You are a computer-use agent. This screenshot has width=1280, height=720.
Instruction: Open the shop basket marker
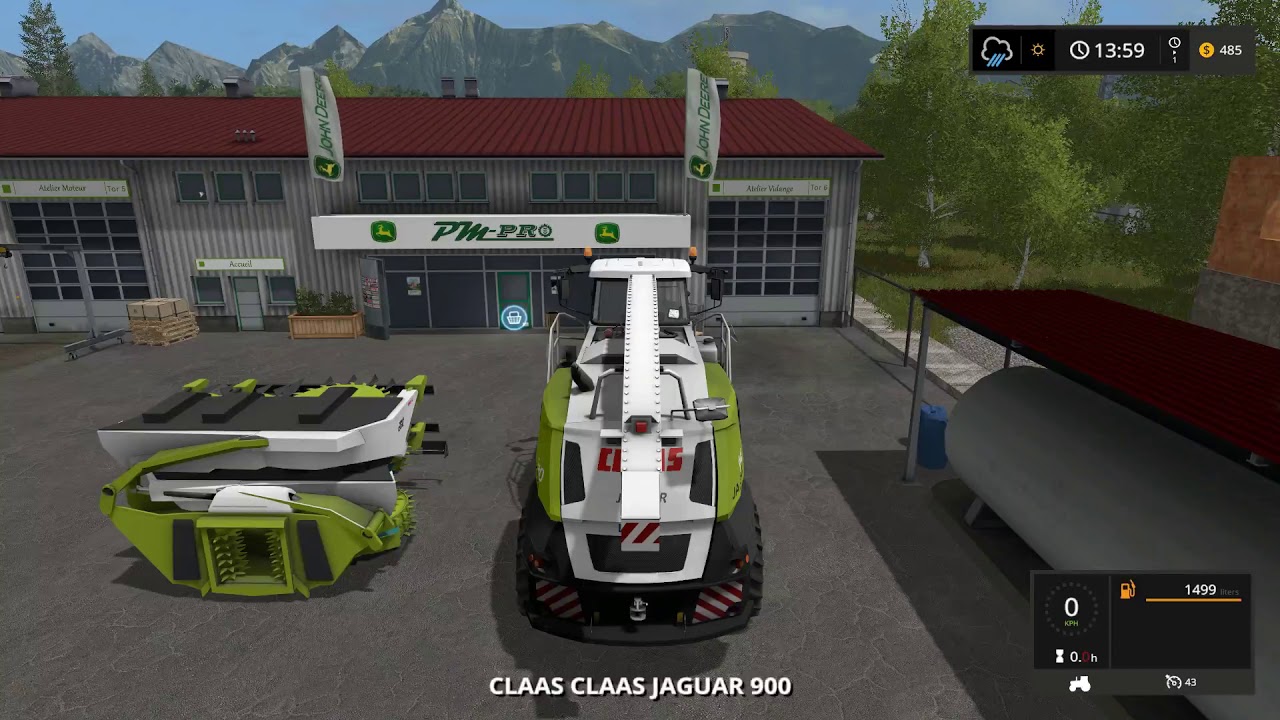point(514,318)
